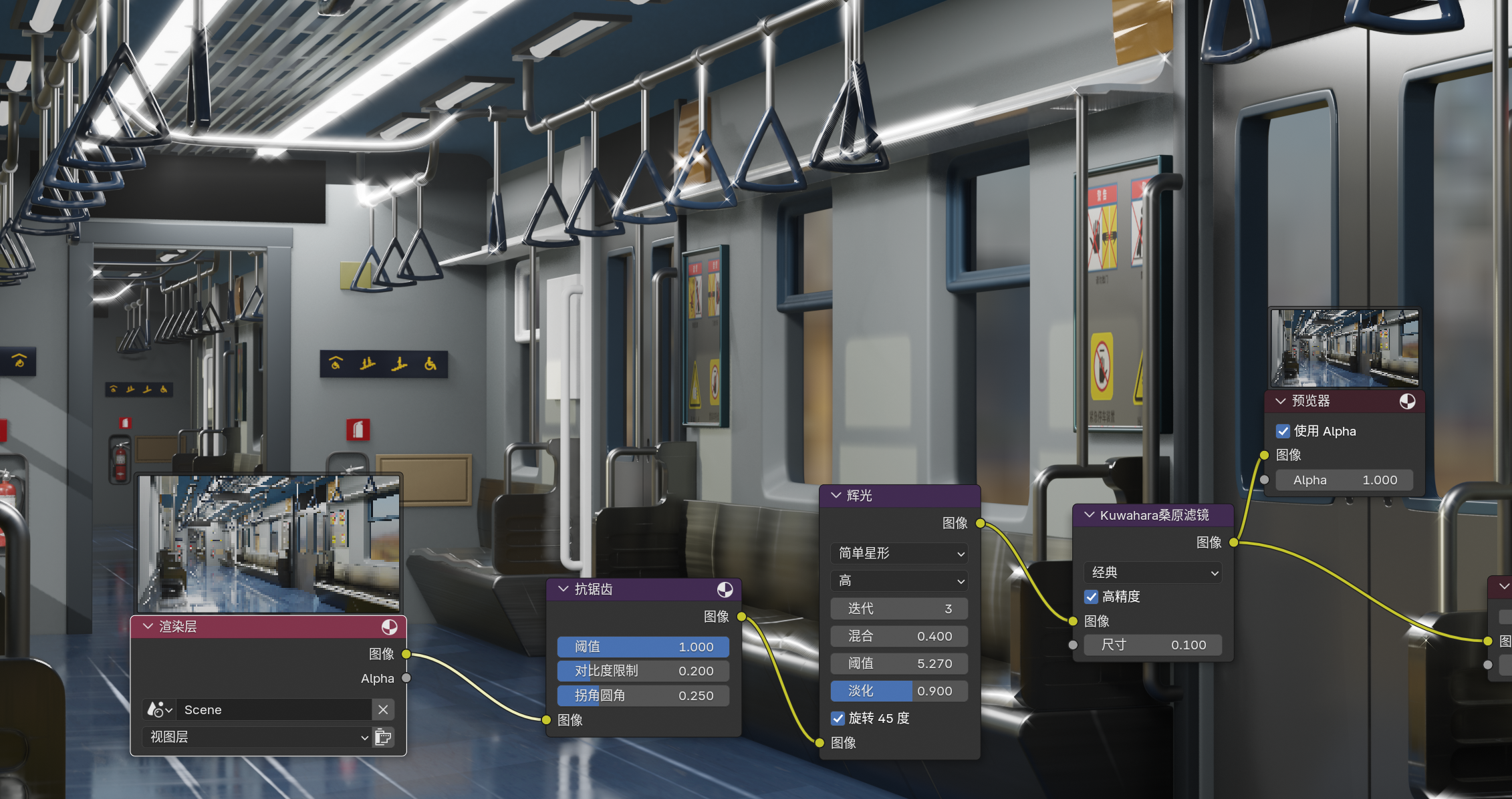Open the 经典 Kuwahara variation dropdown
1512x799 pixels.
tap(1153, 573)
